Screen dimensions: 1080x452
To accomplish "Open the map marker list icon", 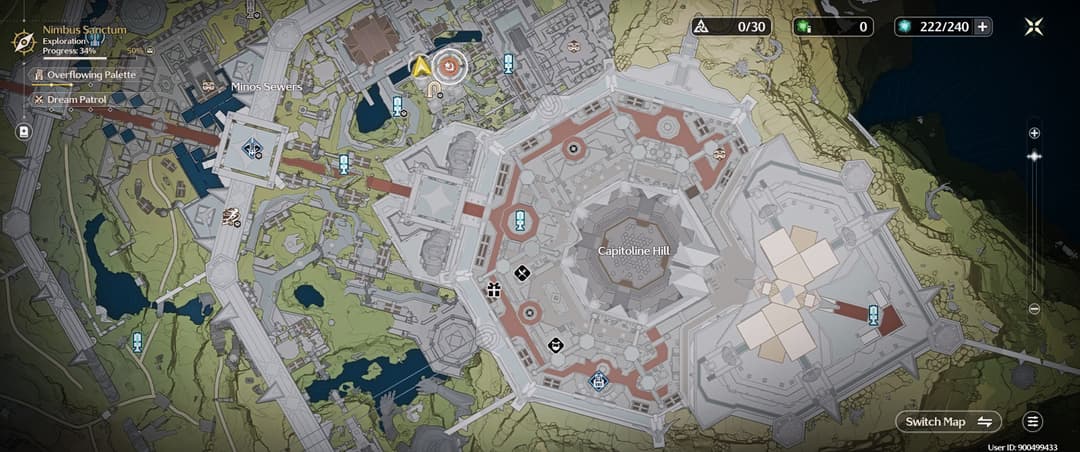I will click(x=1033, y=421).
